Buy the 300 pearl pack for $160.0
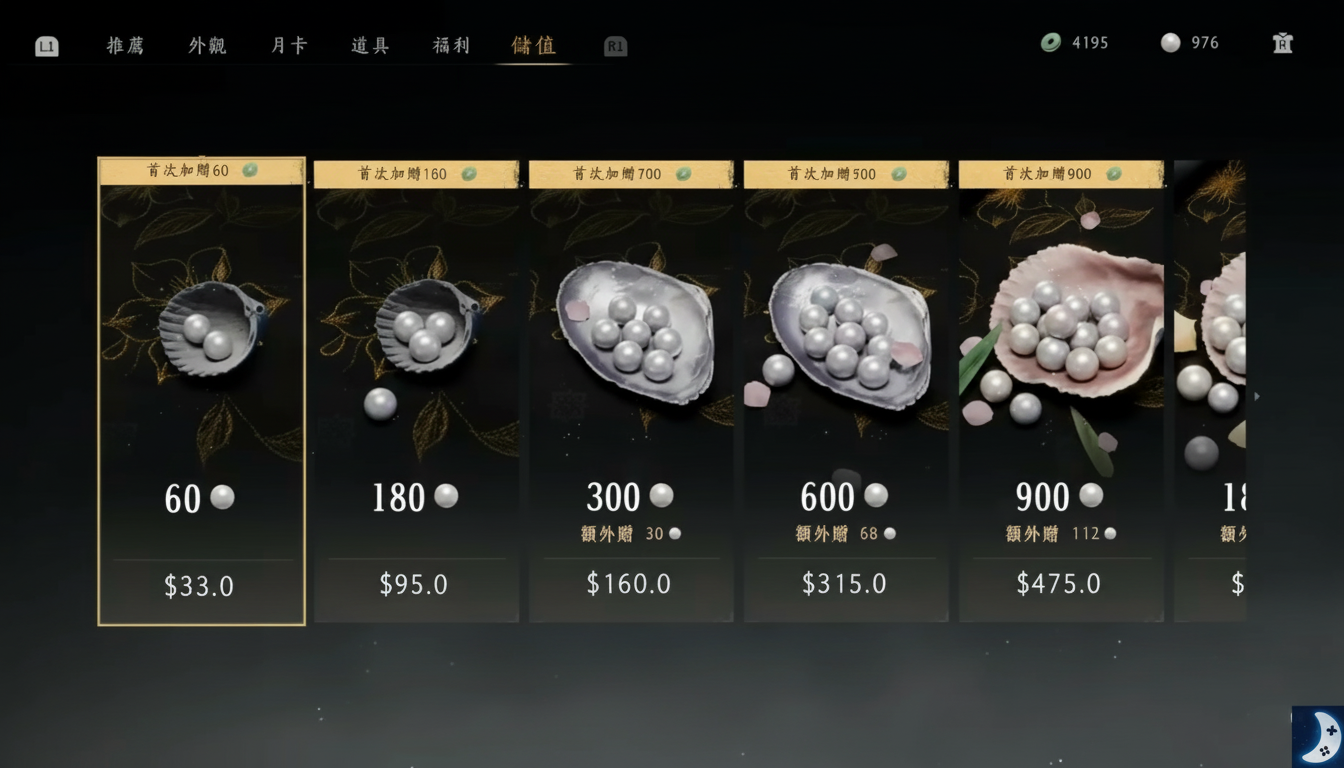 click(x=631, y=391)
